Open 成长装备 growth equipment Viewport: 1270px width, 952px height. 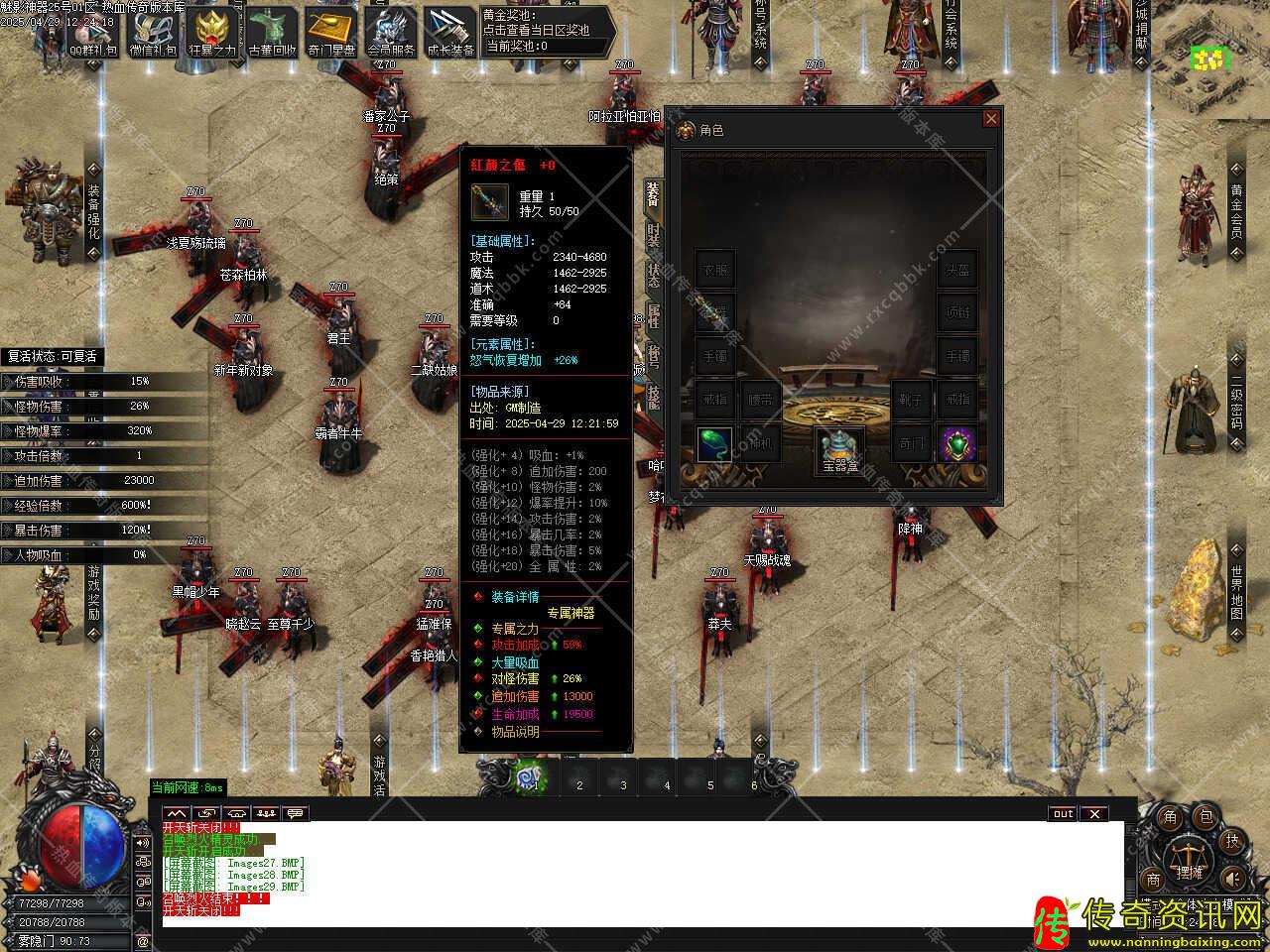(450, 33)
